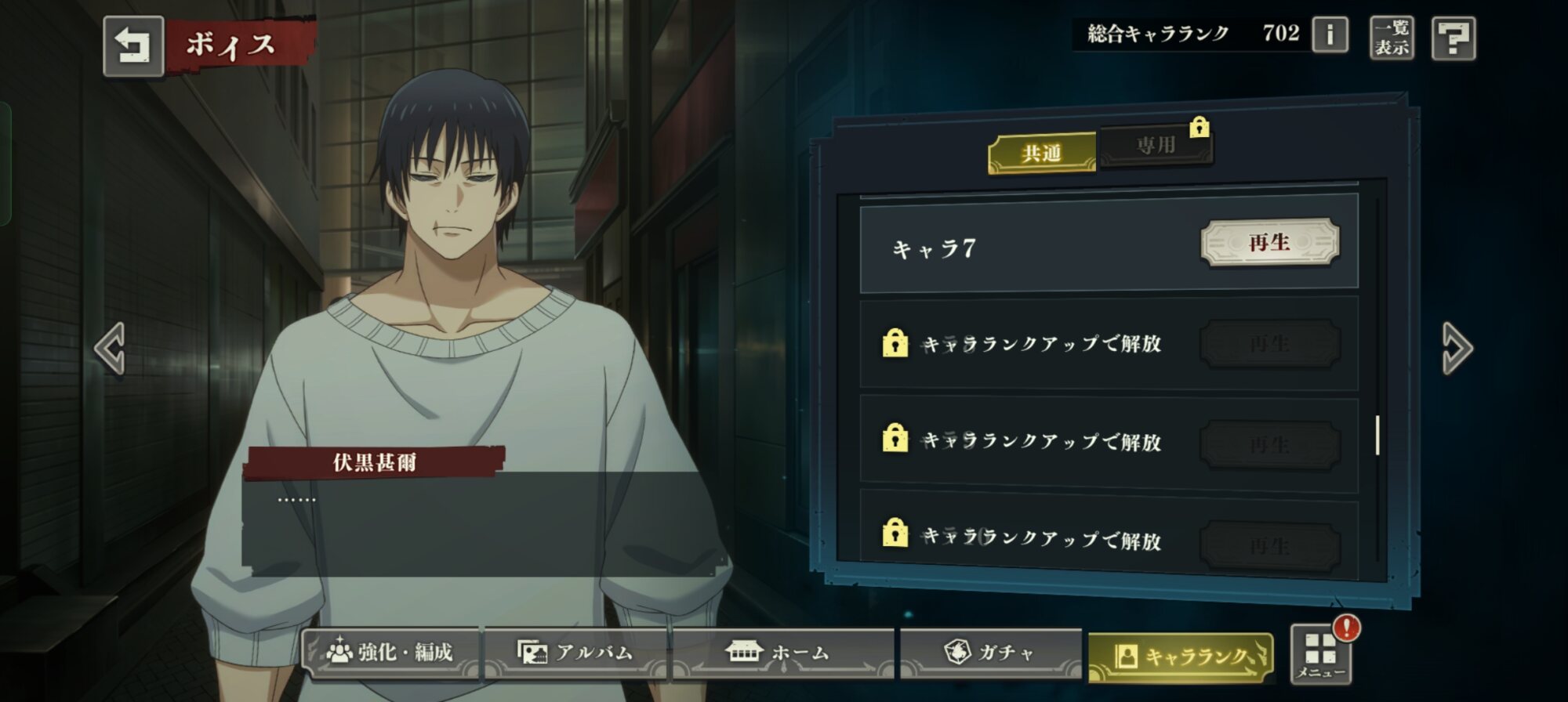Open the 強化・編成 menu

390,652
